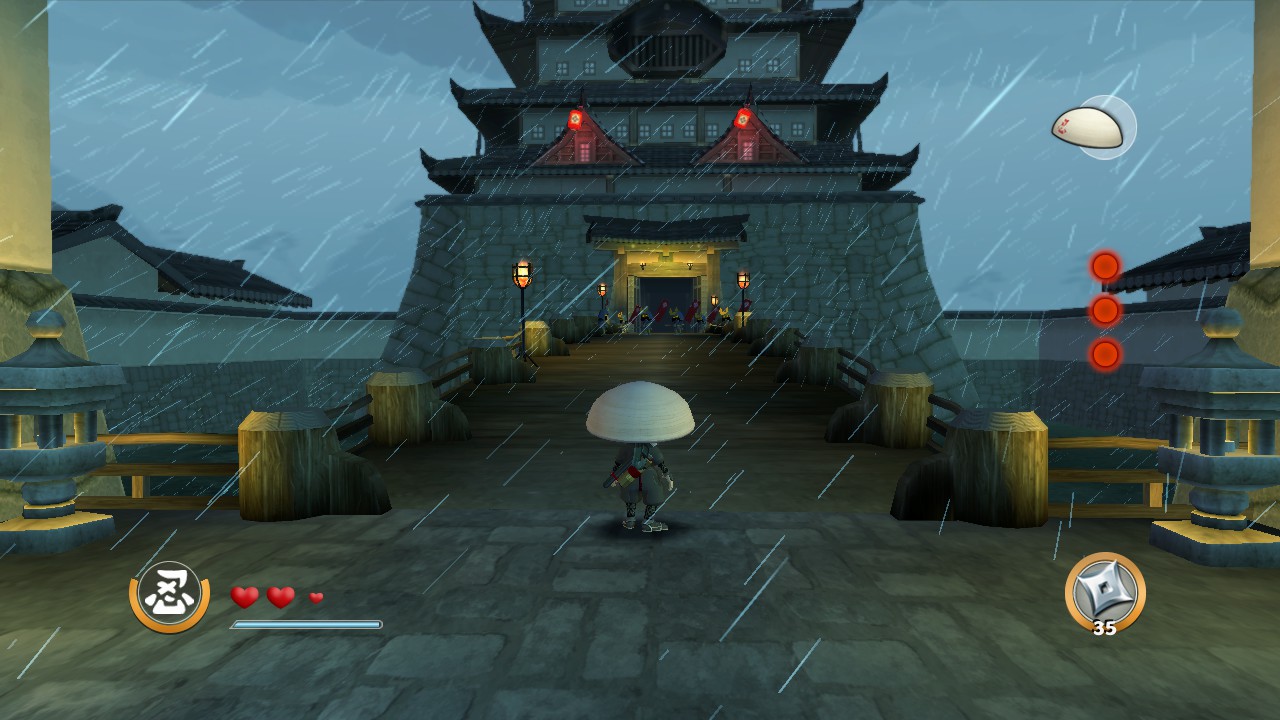
Task: Toggle the lantern on the right bridge side
Action: pyautogui.click(x=745, y=279)
